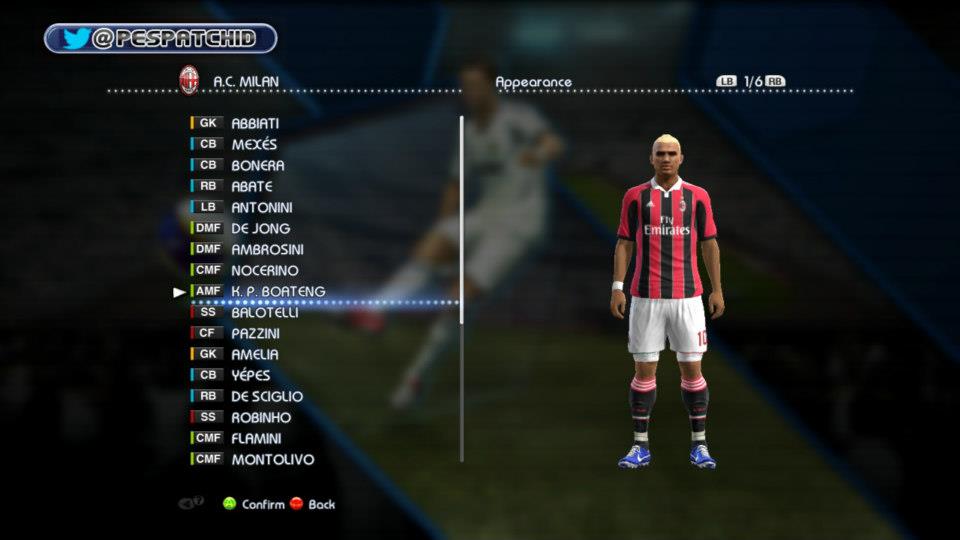
Task: Select Montolivo at the list bottom
Action: [x=272, y=459]
